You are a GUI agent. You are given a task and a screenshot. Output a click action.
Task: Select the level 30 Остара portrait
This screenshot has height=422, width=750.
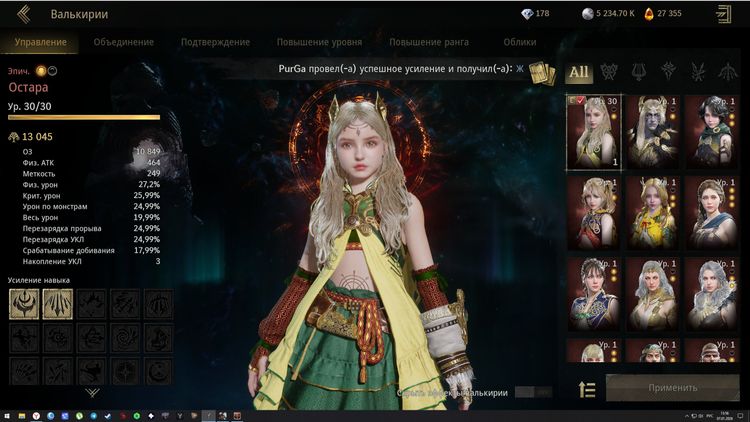click(593, 130)
